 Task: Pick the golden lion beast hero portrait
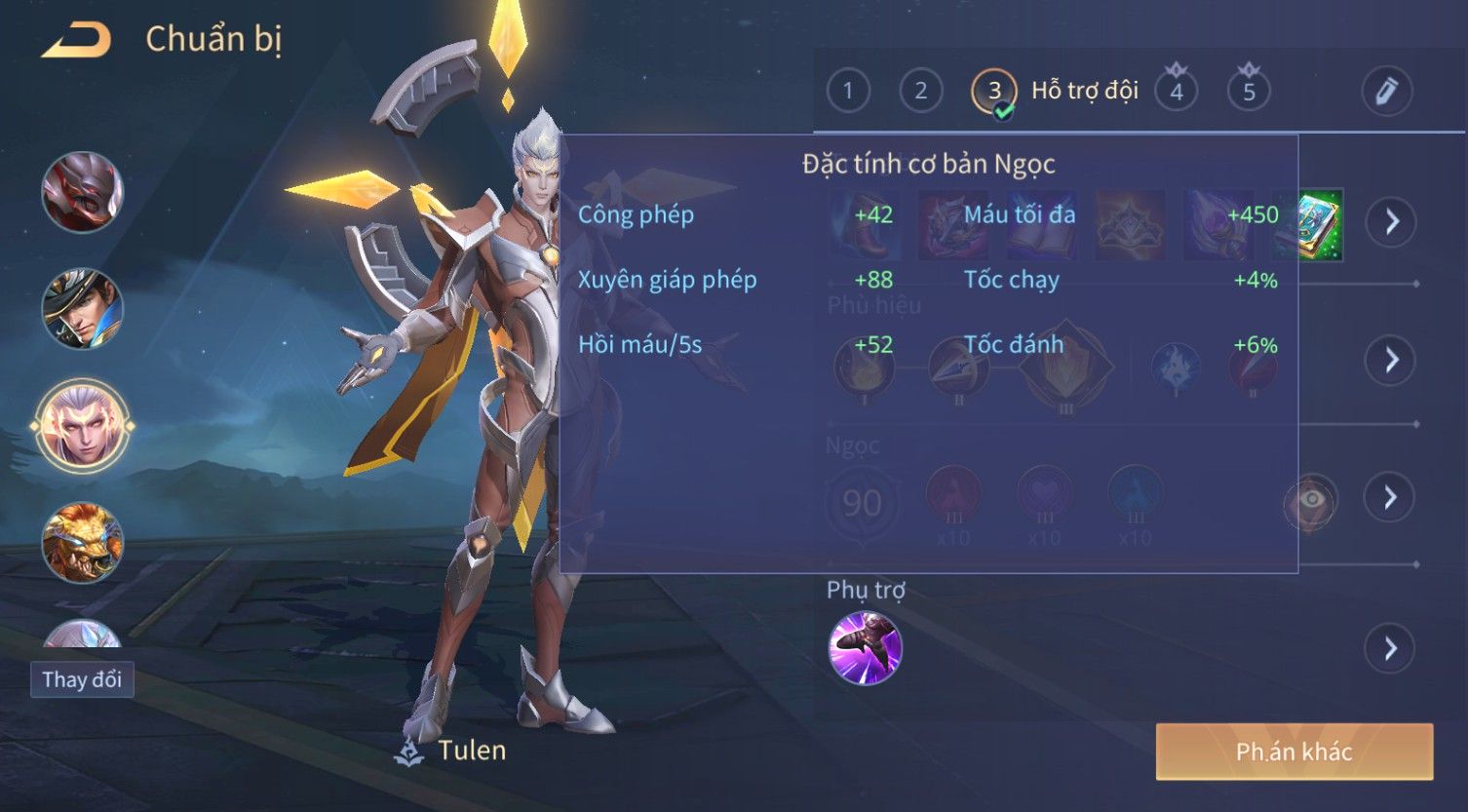tap(83, 542)
